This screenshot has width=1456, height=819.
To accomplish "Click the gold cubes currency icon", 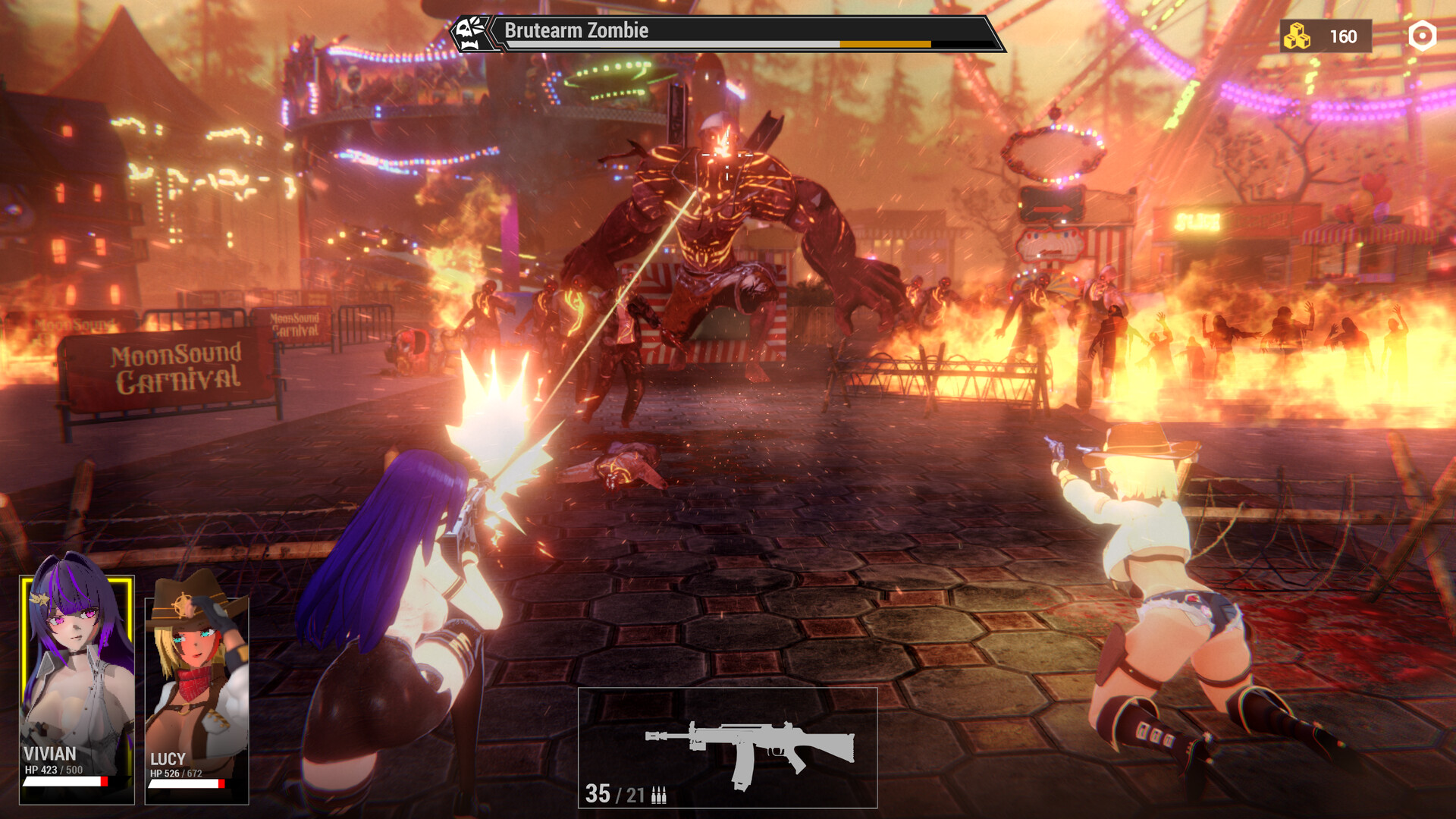I will (x=1297, y=36).
